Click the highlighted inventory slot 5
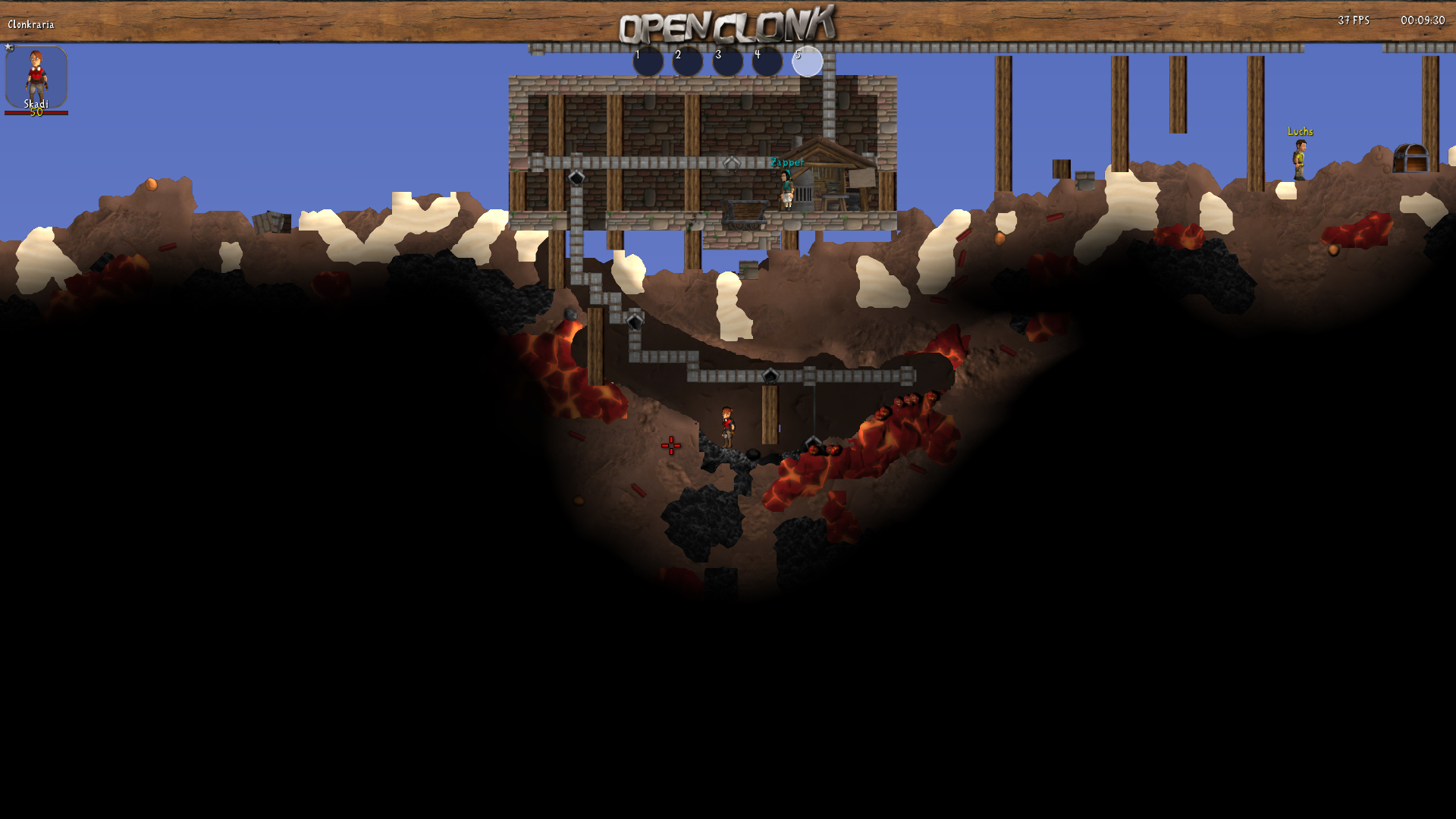Image resolution: width=1456 pixels, height=819 pixels. (808, 61)
